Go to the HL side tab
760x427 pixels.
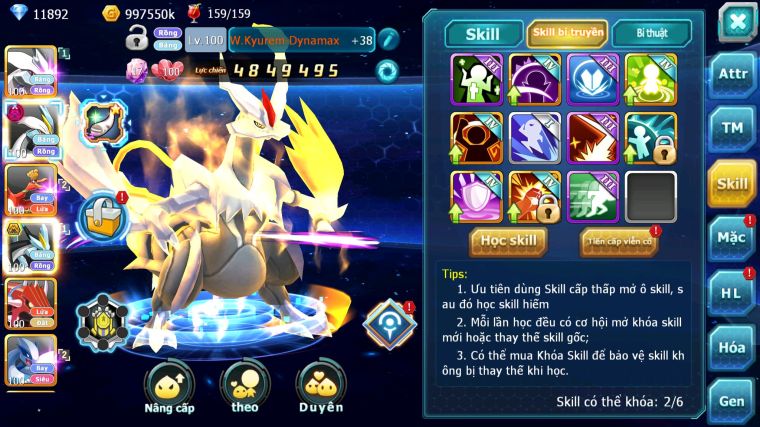(x=732, y=292)
